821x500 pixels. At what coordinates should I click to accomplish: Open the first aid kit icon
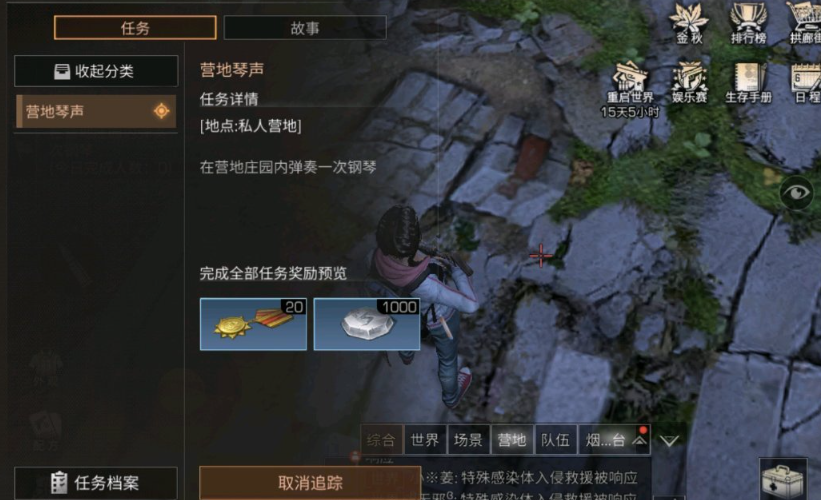(783, 478)
